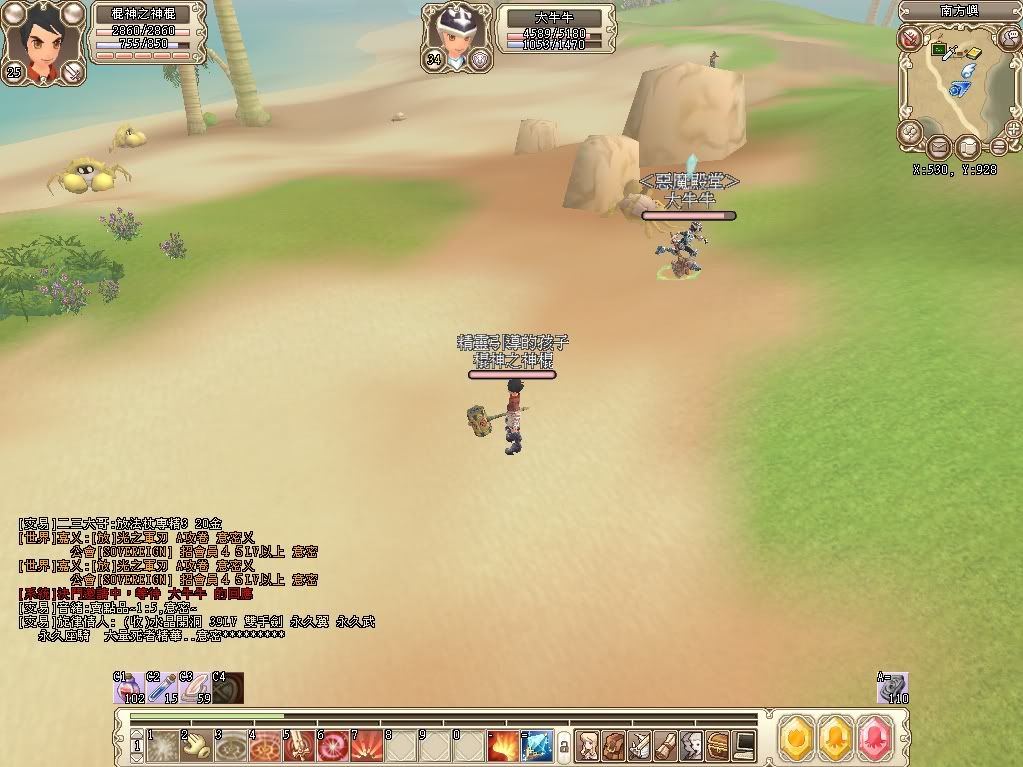Toggle the hotbar padlock button
Screen dimensions: 1023x767
[x=563, y=746]
